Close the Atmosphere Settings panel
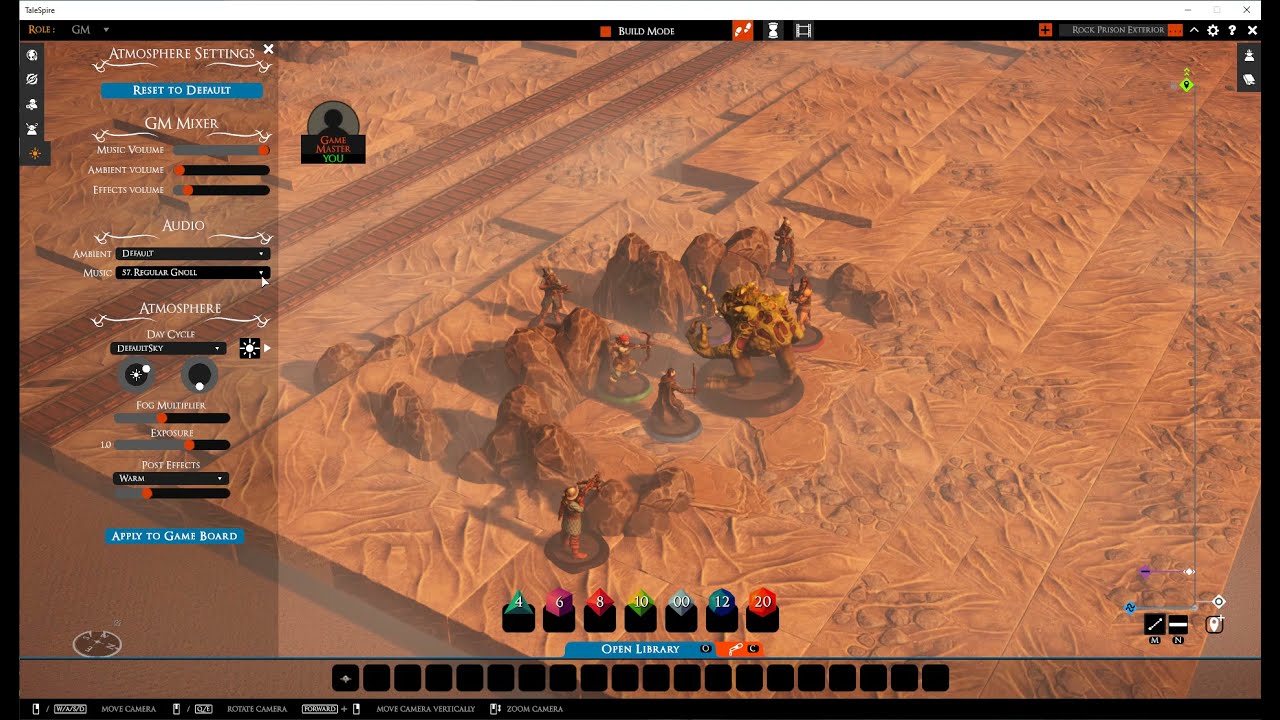The width and height of the screenshot is (1280, 720). 268,49
